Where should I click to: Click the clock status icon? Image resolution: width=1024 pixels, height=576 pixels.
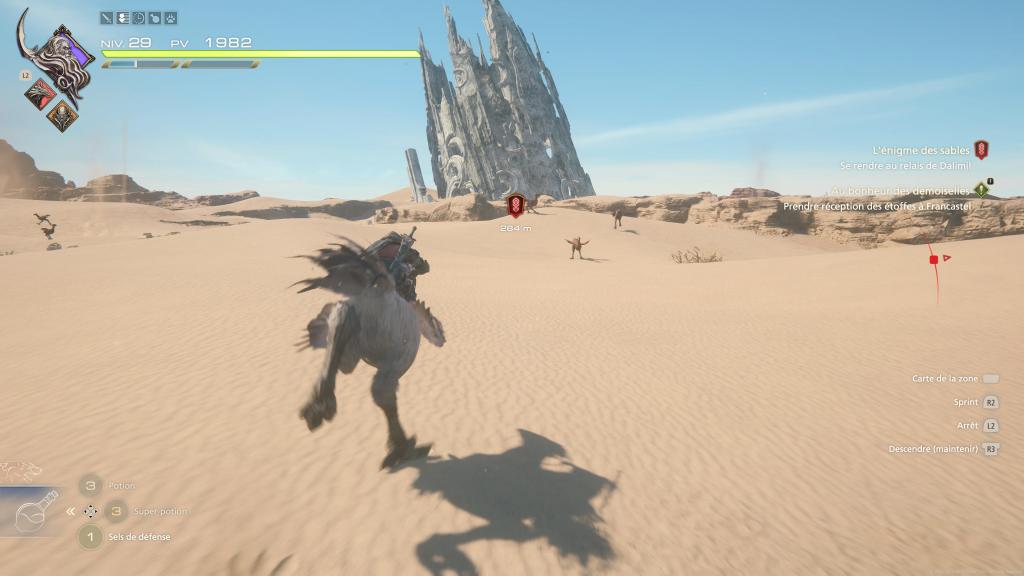(139, 18)
